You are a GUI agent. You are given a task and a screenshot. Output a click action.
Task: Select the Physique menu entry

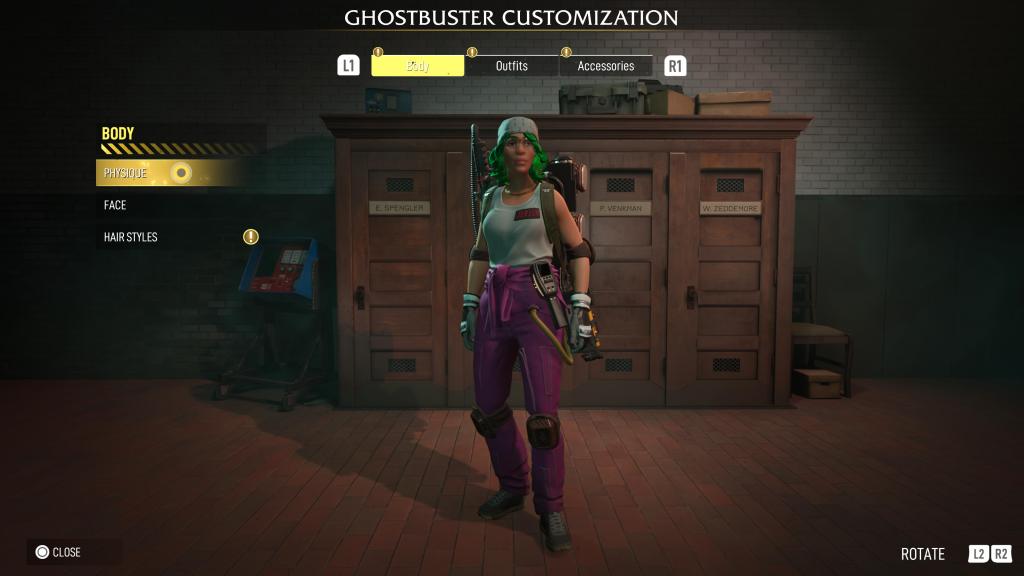(126, 173)
